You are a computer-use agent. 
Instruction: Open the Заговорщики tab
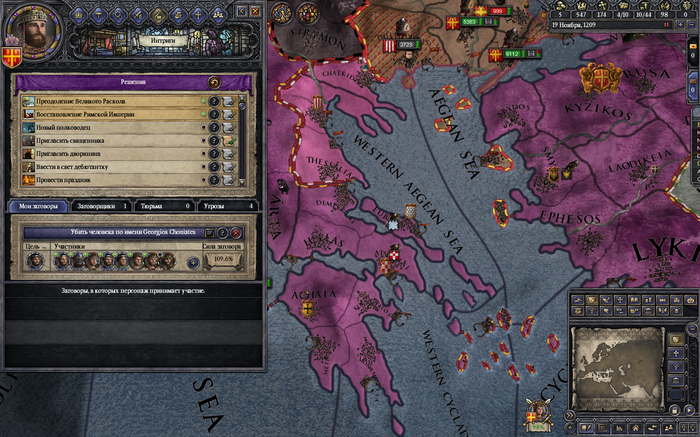tap(104, 205)
